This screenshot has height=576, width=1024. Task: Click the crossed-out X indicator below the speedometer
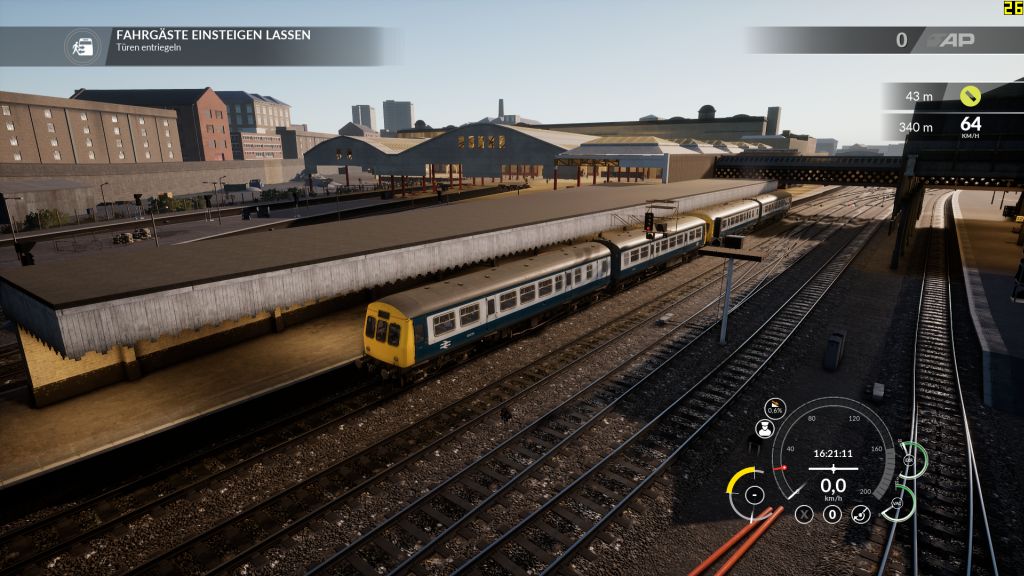pos(804,514)
